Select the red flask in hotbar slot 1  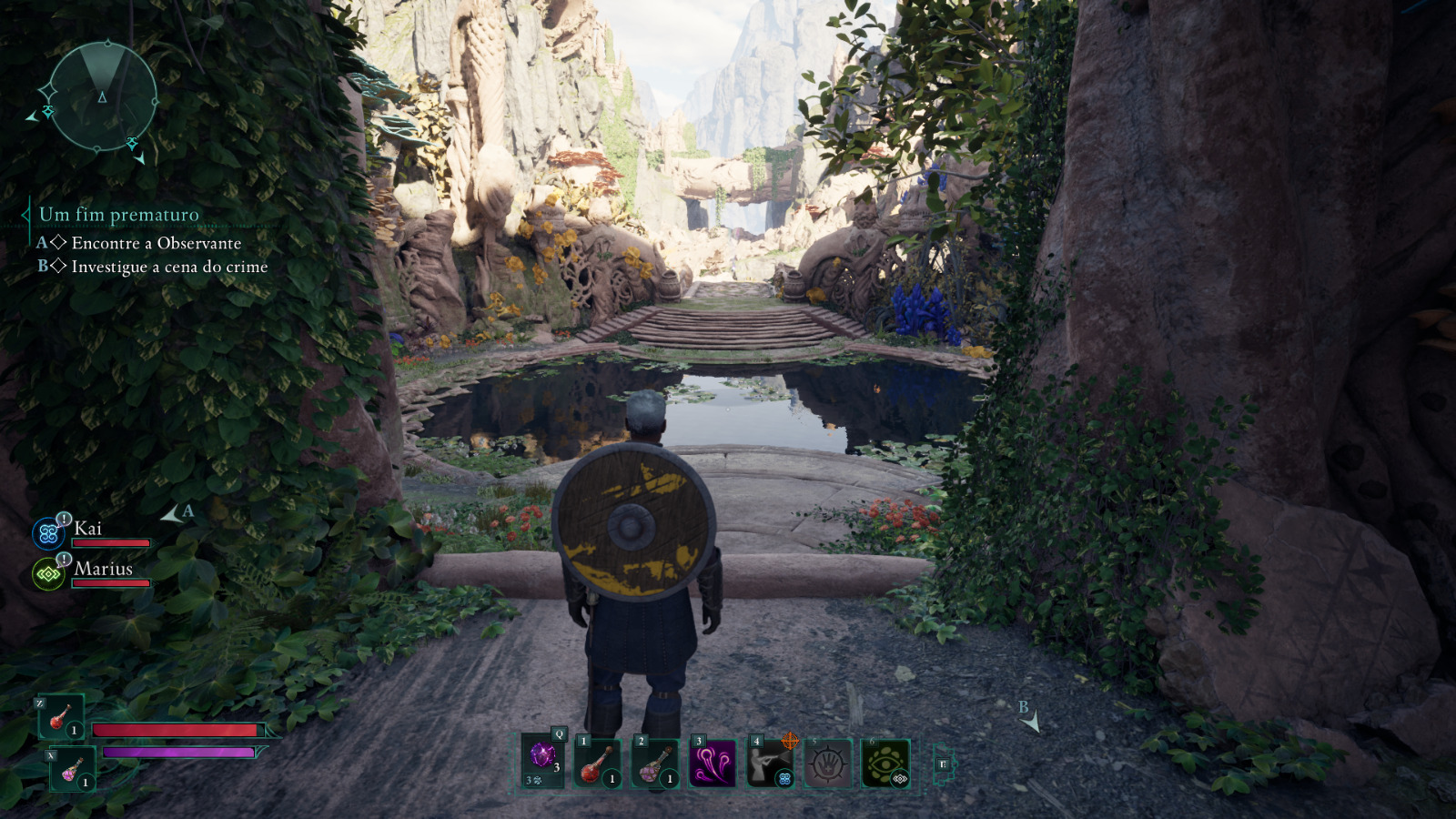click(599, 763)
